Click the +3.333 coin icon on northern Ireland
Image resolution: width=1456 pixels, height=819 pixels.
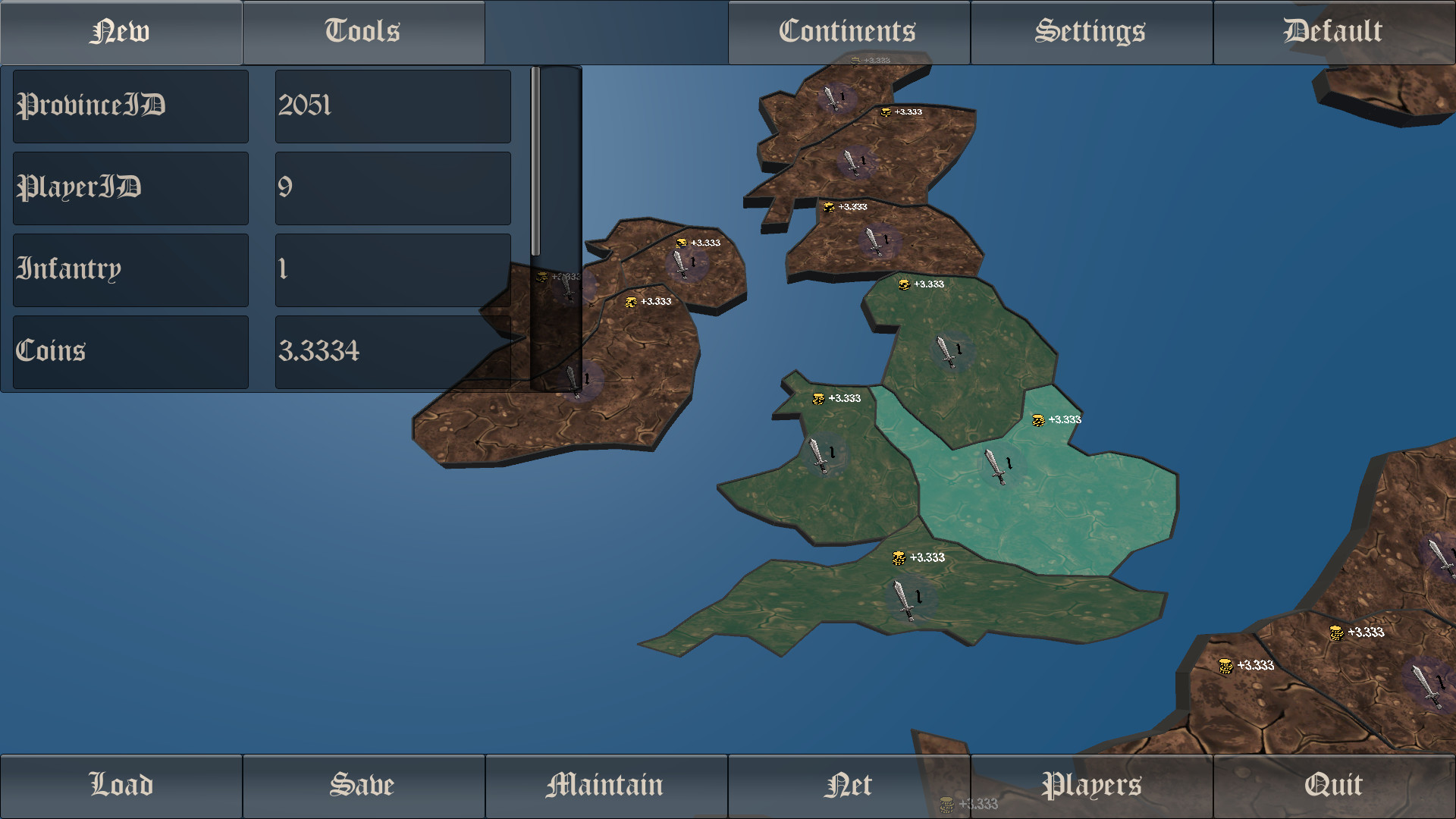coord(681,244)
